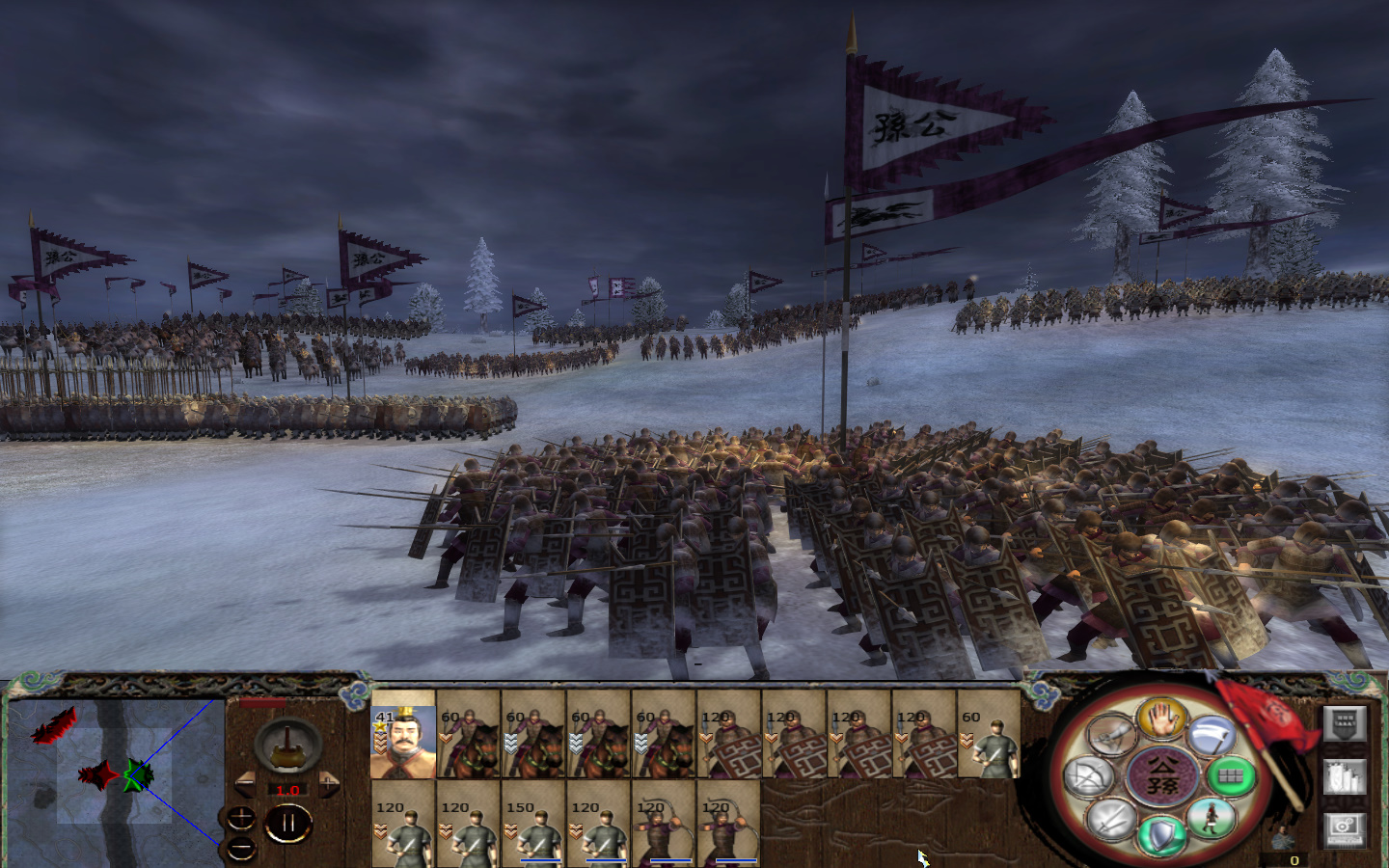The image size is (1389, 868).
Task: Open the unit grouping grid icon
Action: pyautogui.click(x=1231, y=778)
